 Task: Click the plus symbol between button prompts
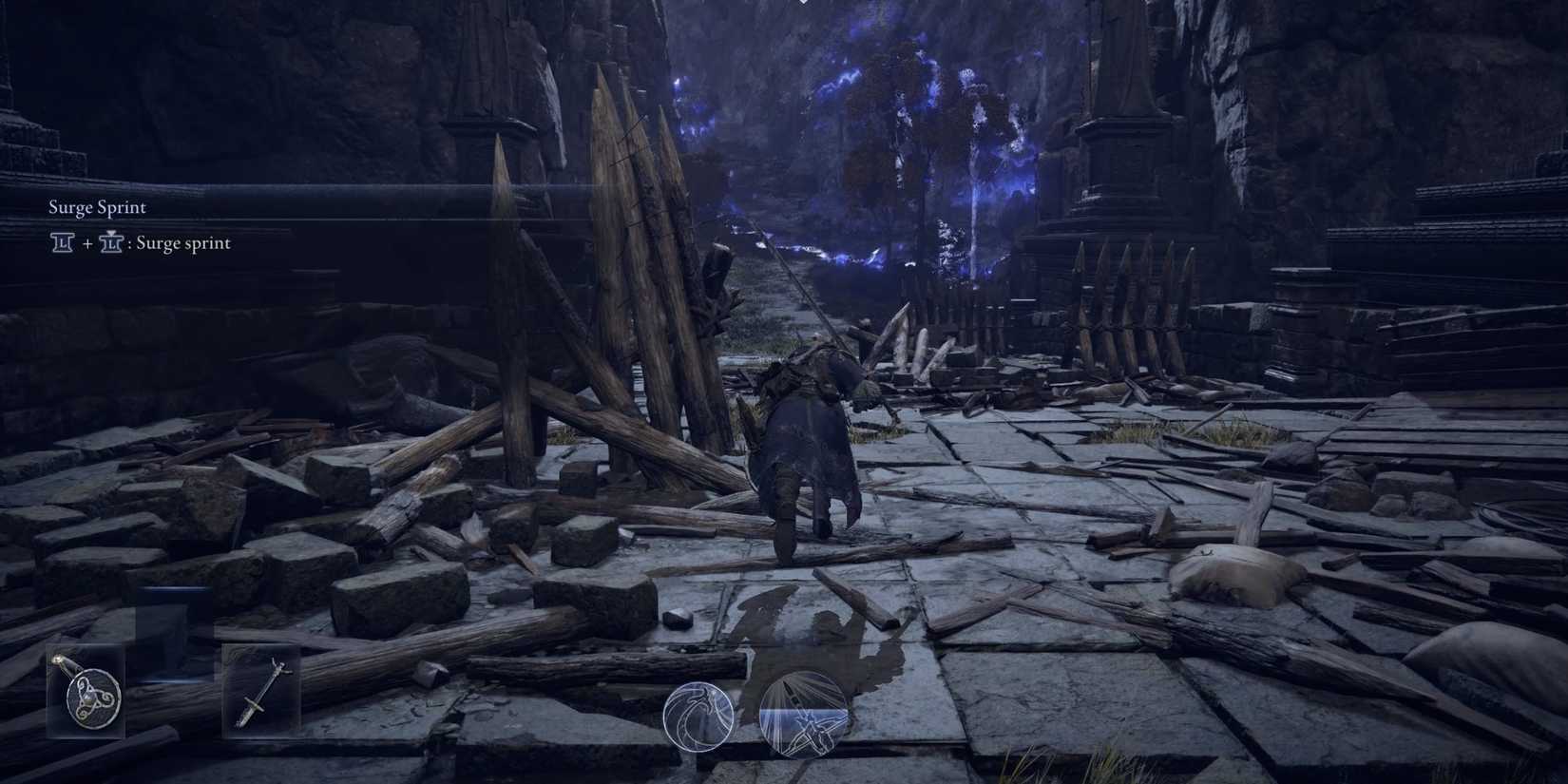click(86, 243)
